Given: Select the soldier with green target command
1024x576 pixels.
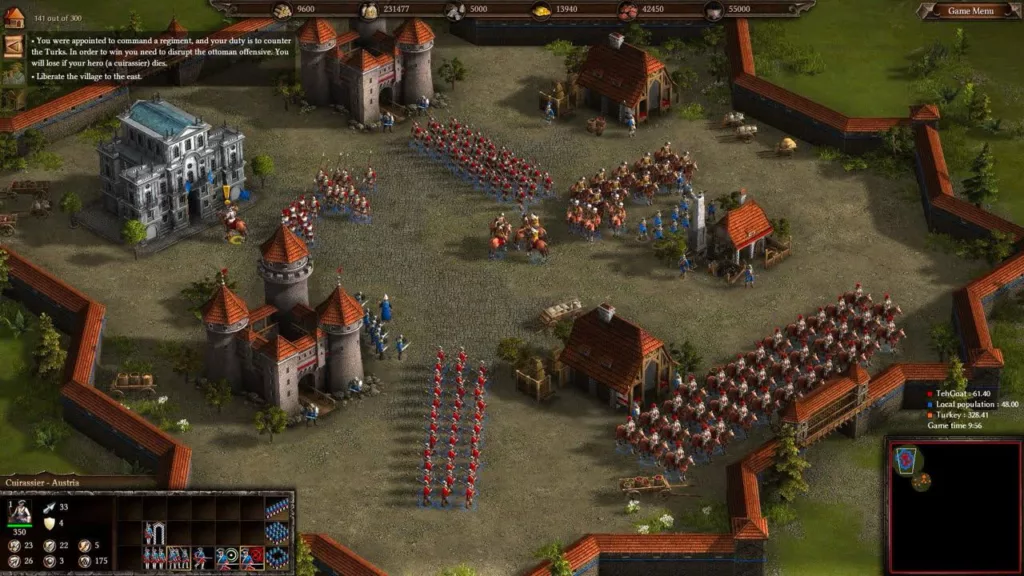Looking at the screenshot, I should pyautogui.click(x=228, y=557).
